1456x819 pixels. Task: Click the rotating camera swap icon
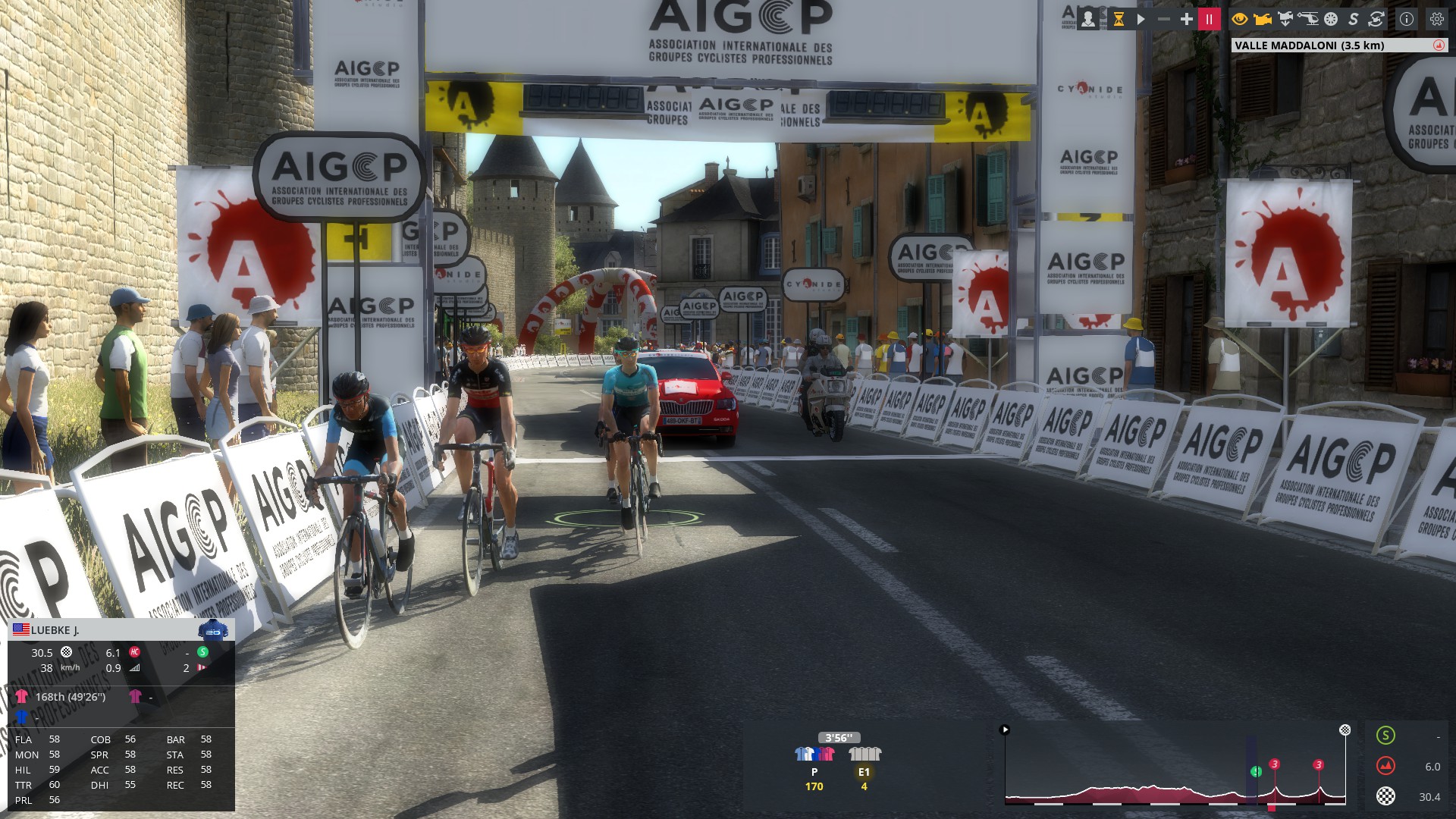(1376, 20)
